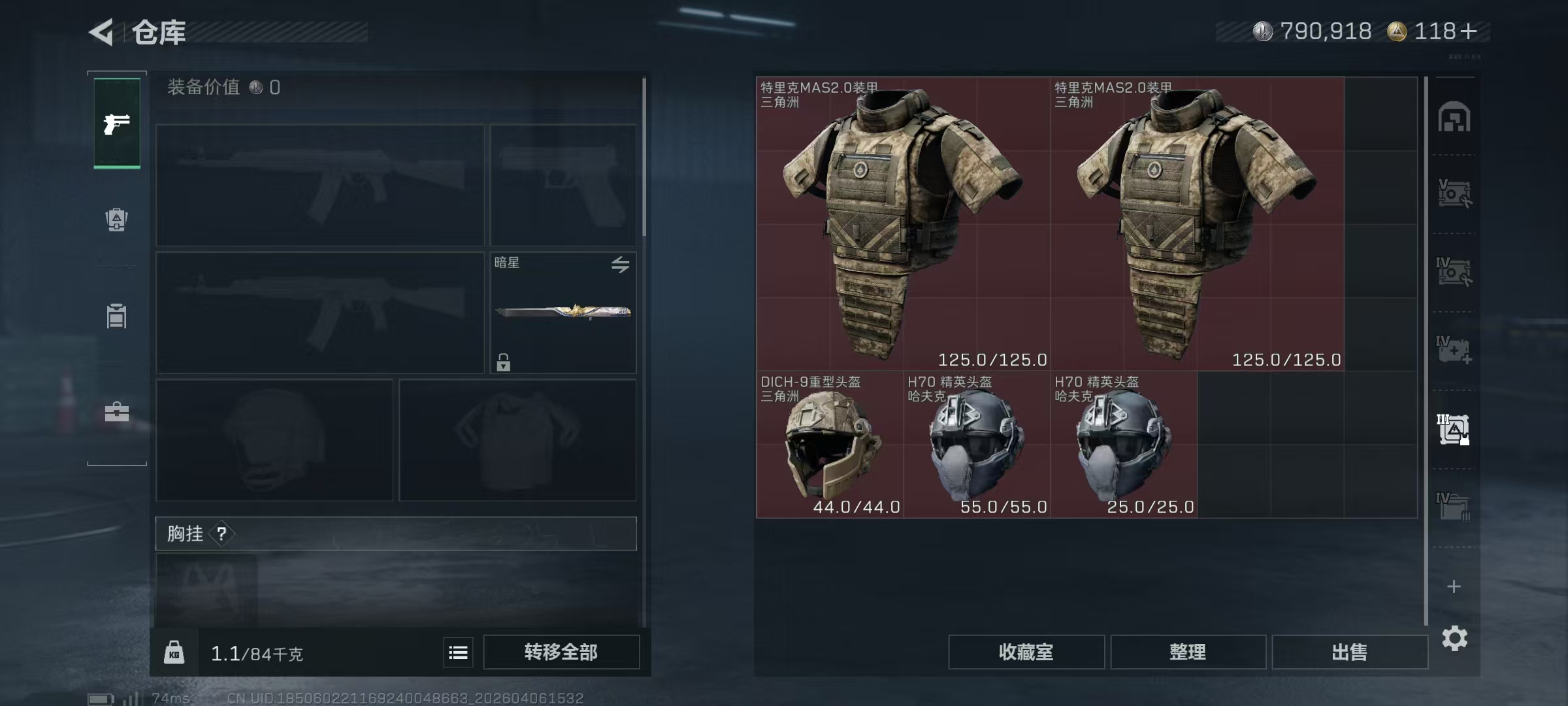Open the clipboard tab in left sidebar
This screenshot has height=706, width=1568.
coord(117,316)
